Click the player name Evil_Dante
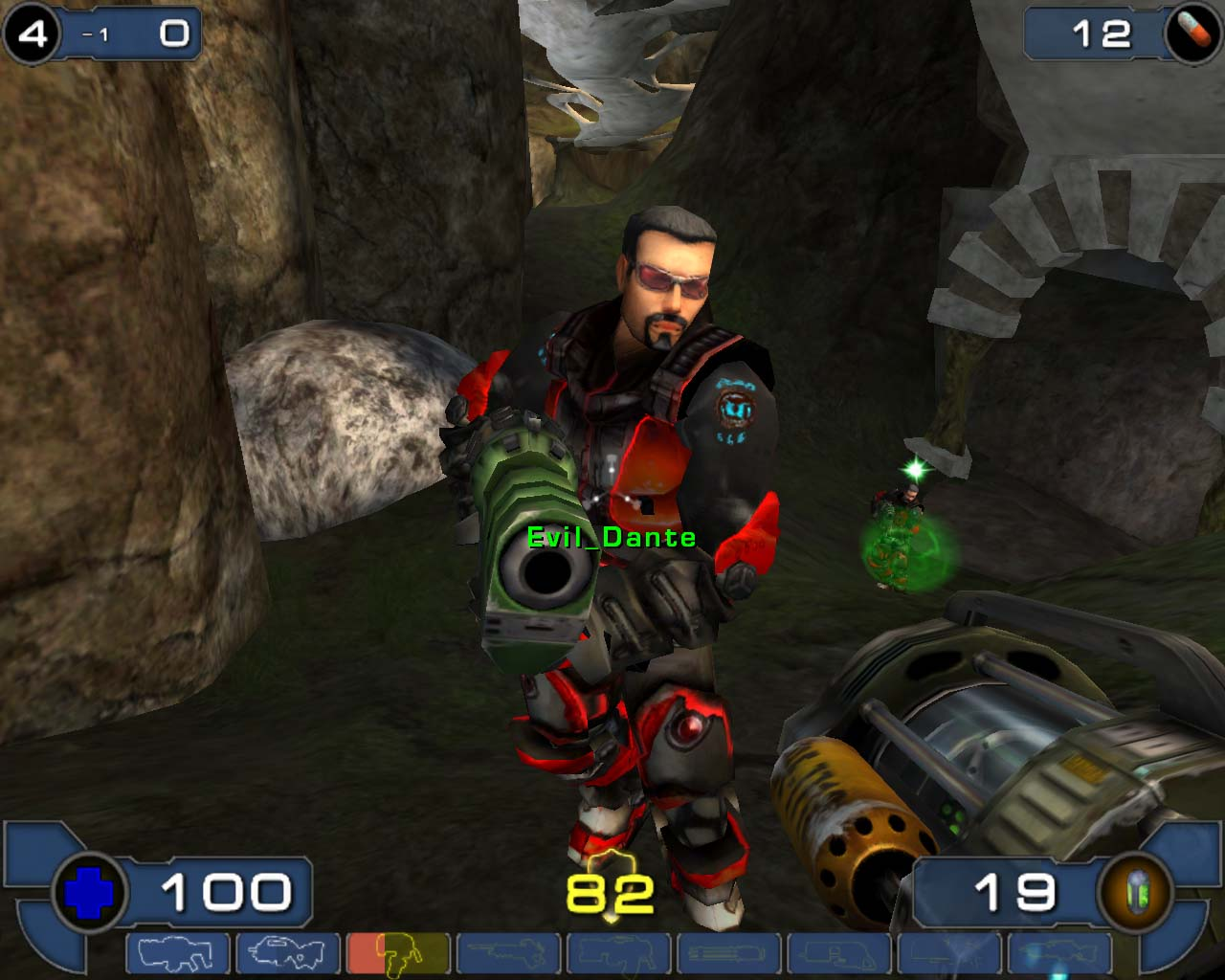The width and height of the screenshot is (1225, 980). pos(610,538)
